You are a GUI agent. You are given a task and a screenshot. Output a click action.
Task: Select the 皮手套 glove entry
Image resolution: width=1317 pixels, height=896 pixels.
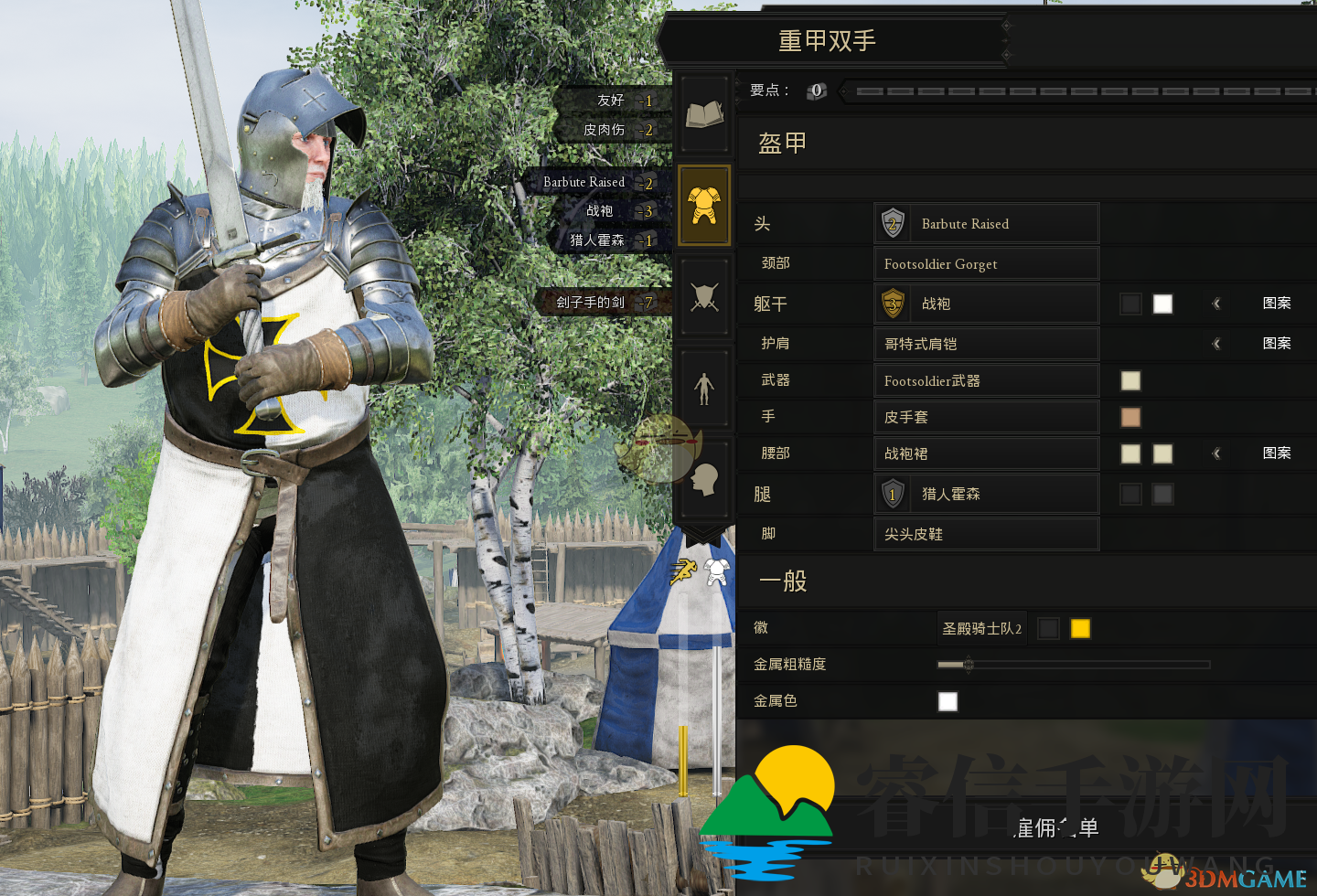coord(986,416)
